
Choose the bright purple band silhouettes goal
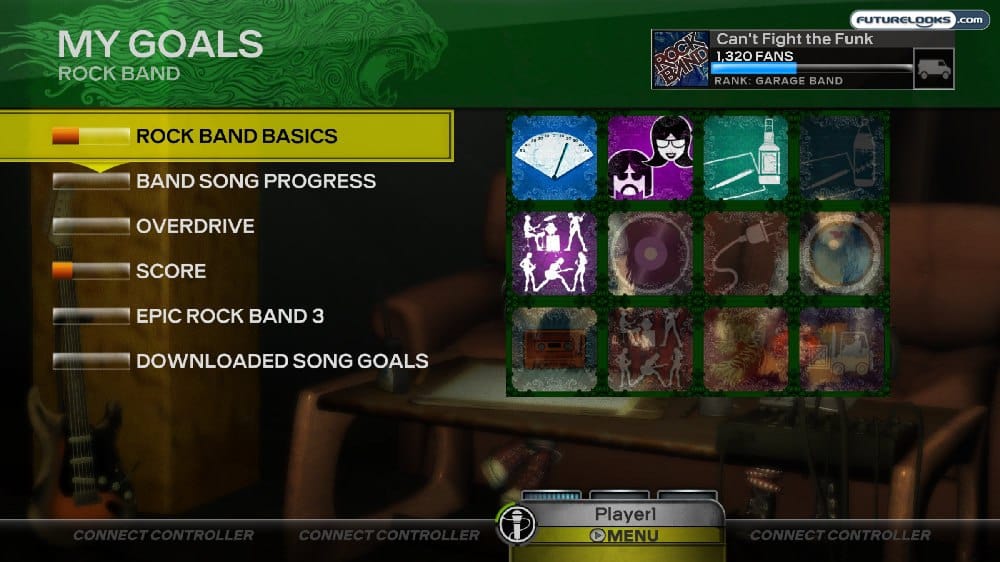point(553,253)
